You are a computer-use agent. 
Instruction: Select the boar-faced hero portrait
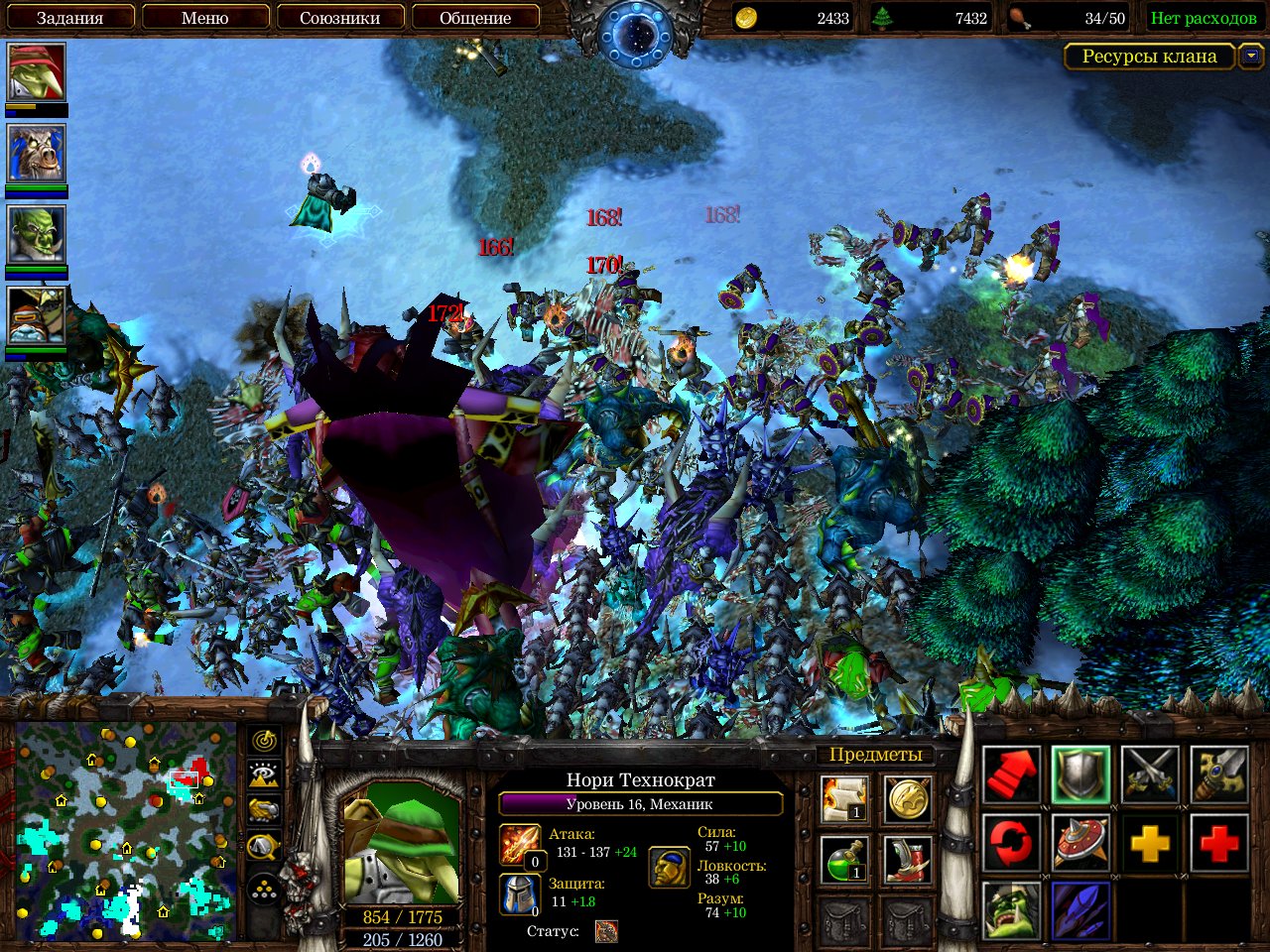pyautogui.click(x=37, y=154)
